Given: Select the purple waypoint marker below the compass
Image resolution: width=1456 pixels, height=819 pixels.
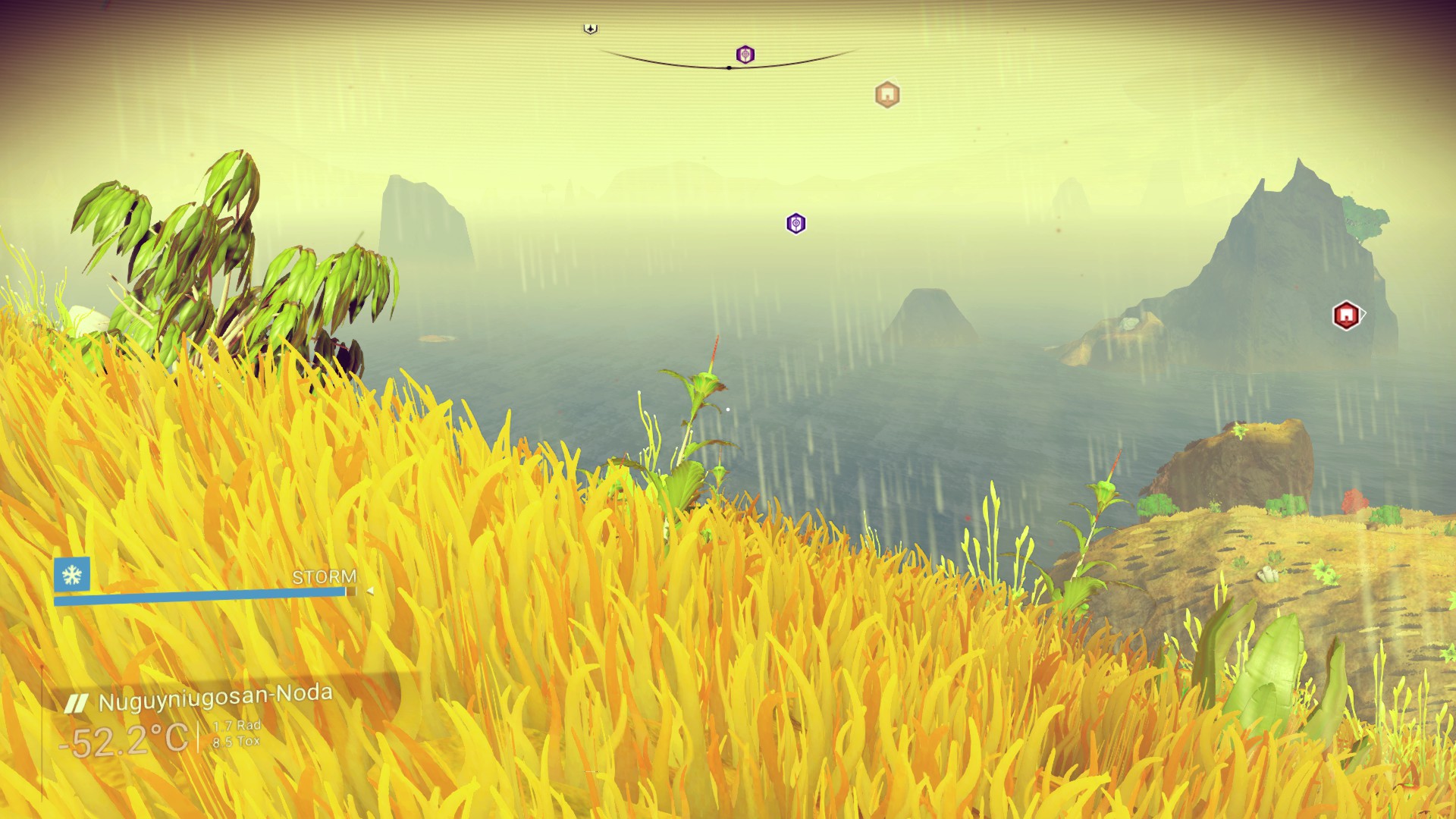Looking at the screenshot, I should click(795, 224).
